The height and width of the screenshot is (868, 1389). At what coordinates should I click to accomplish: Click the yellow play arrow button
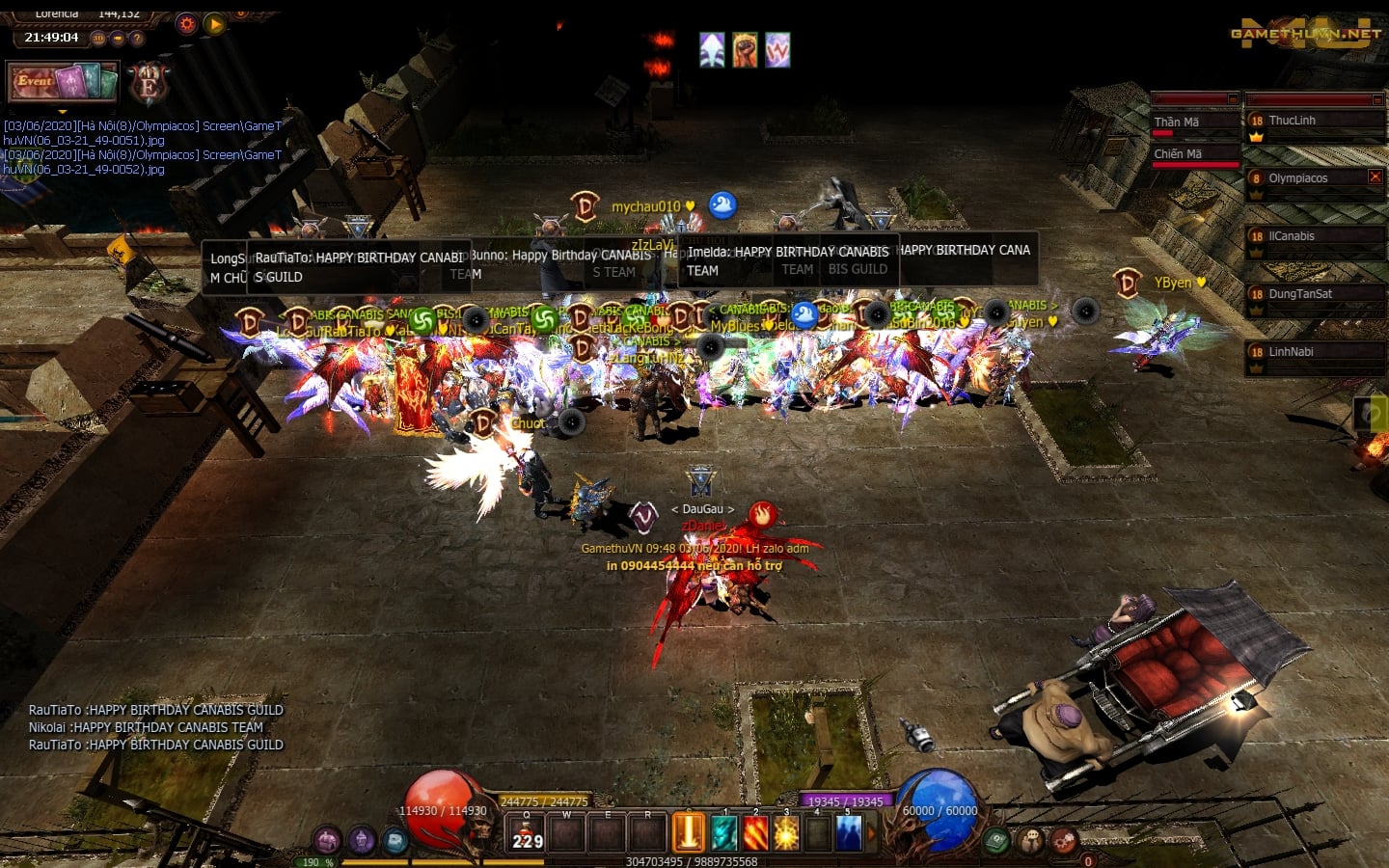(215, 24)
